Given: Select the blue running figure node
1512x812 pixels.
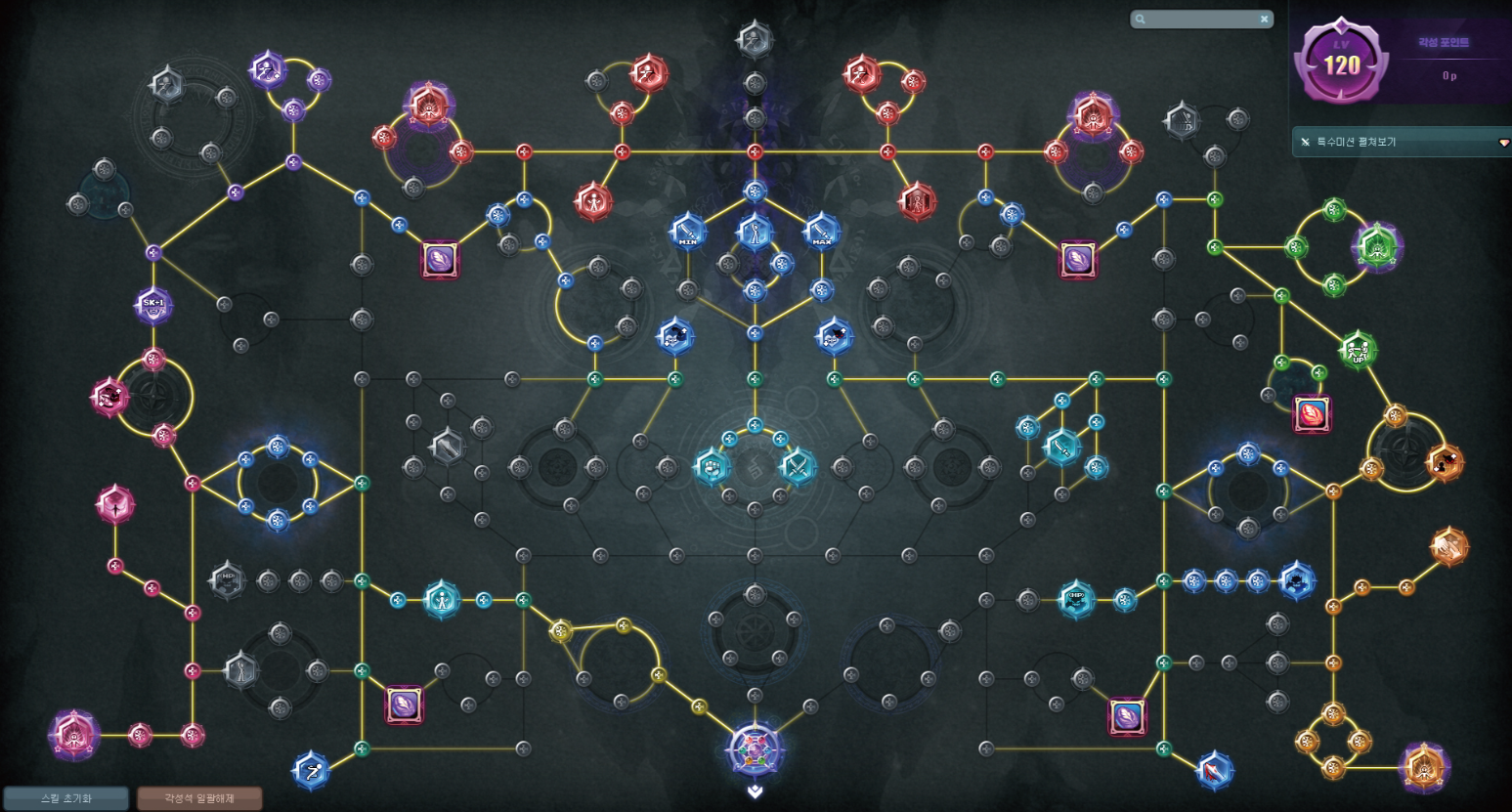Looking at the screenshot, I should pyautogui.click(x=311, y=770).
